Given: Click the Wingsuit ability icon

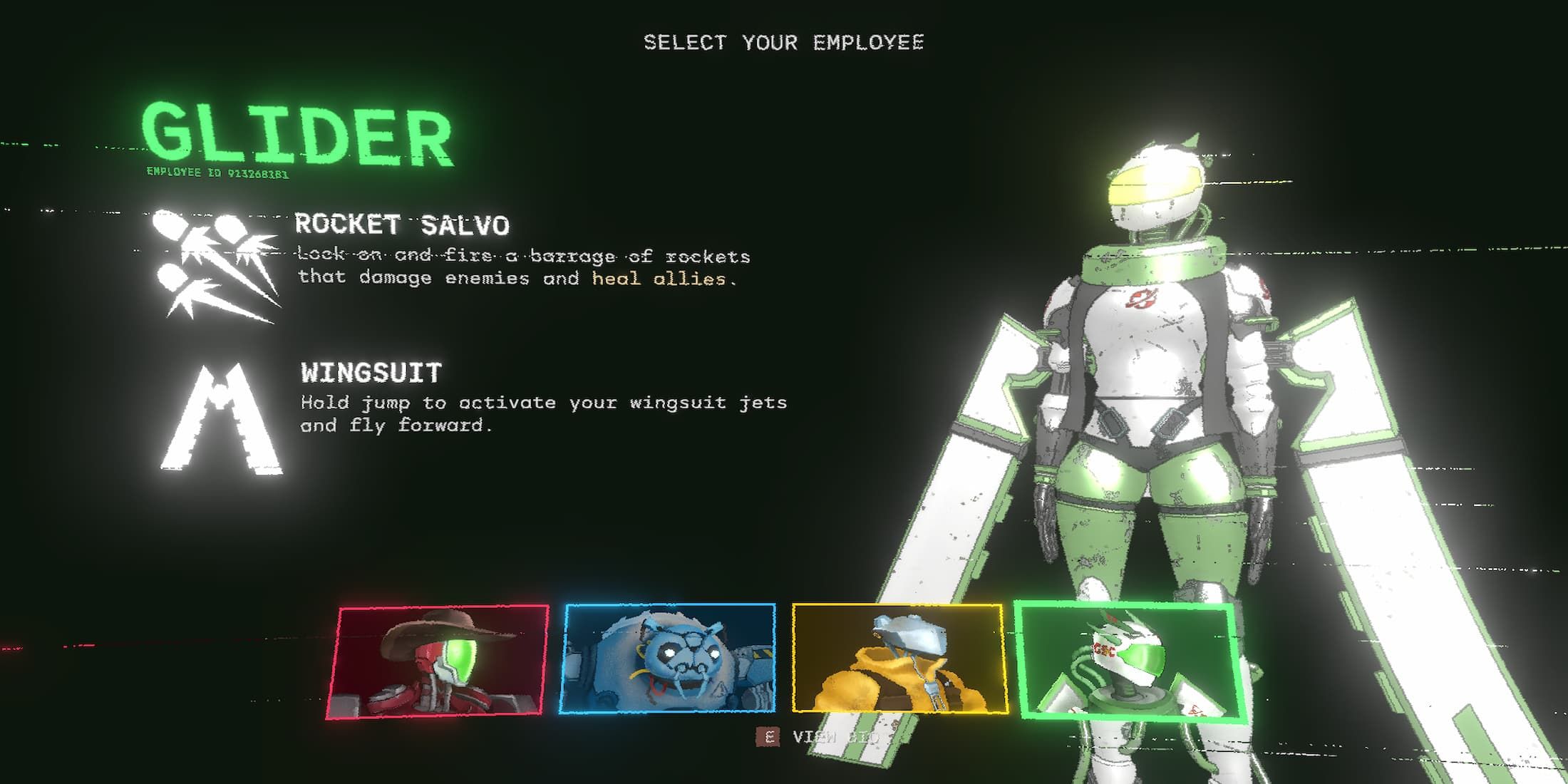Looking at the screenshot, I should click(222, 419).
